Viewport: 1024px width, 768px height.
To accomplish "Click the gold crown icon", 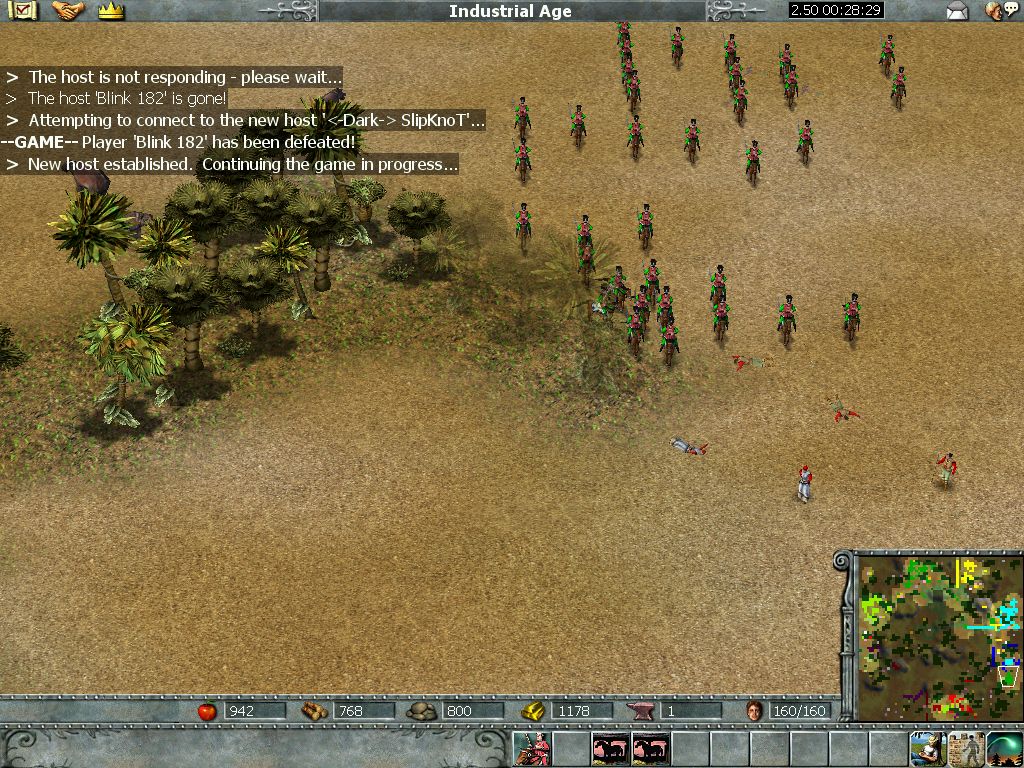I will pos(111,11).
